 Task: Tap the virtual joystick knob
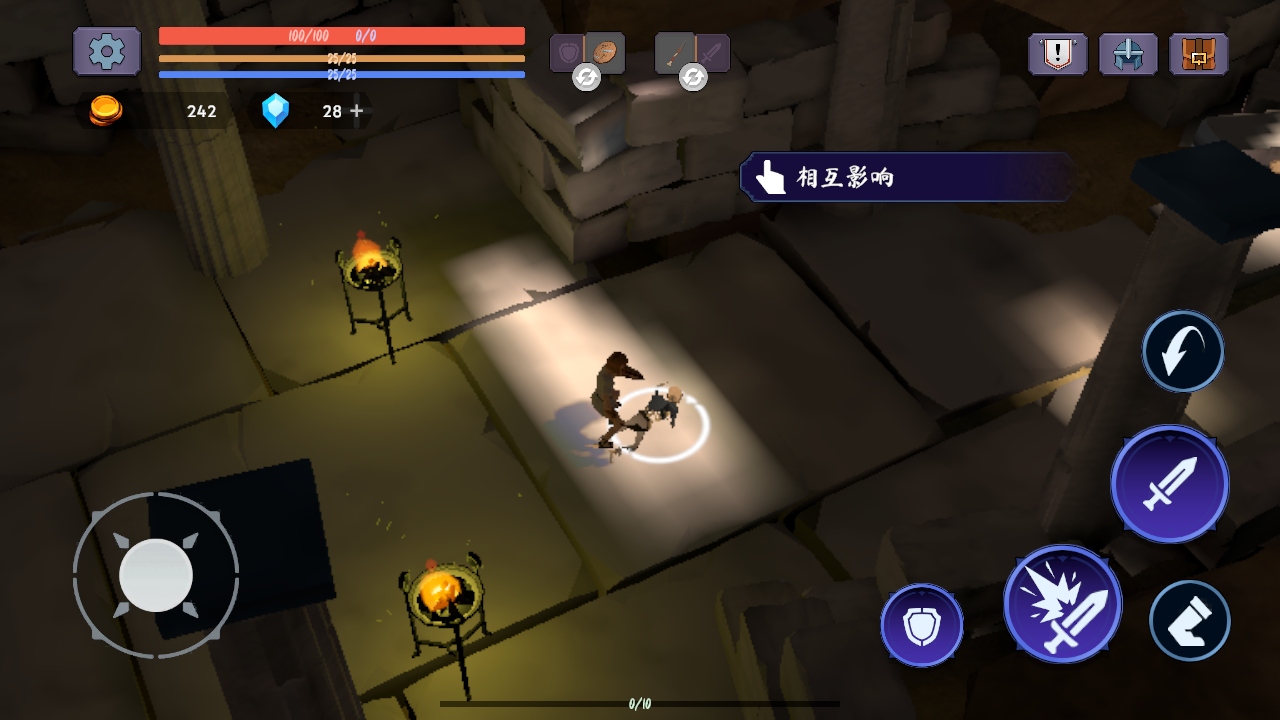click(156, 575)
